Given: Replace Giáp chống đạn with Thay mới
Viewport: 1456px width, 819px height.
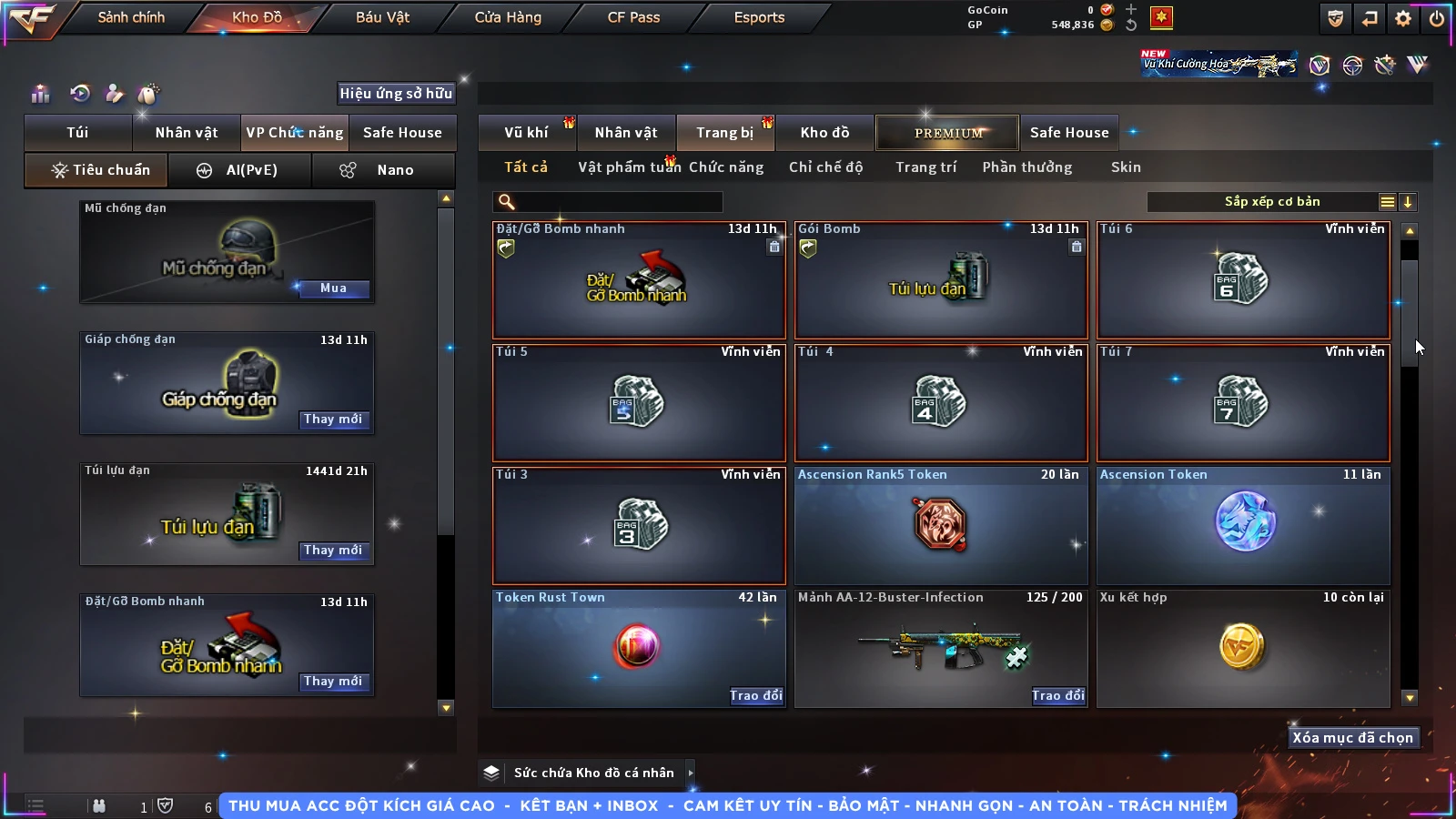Looking at the screenshot, I should click(333, 420).
